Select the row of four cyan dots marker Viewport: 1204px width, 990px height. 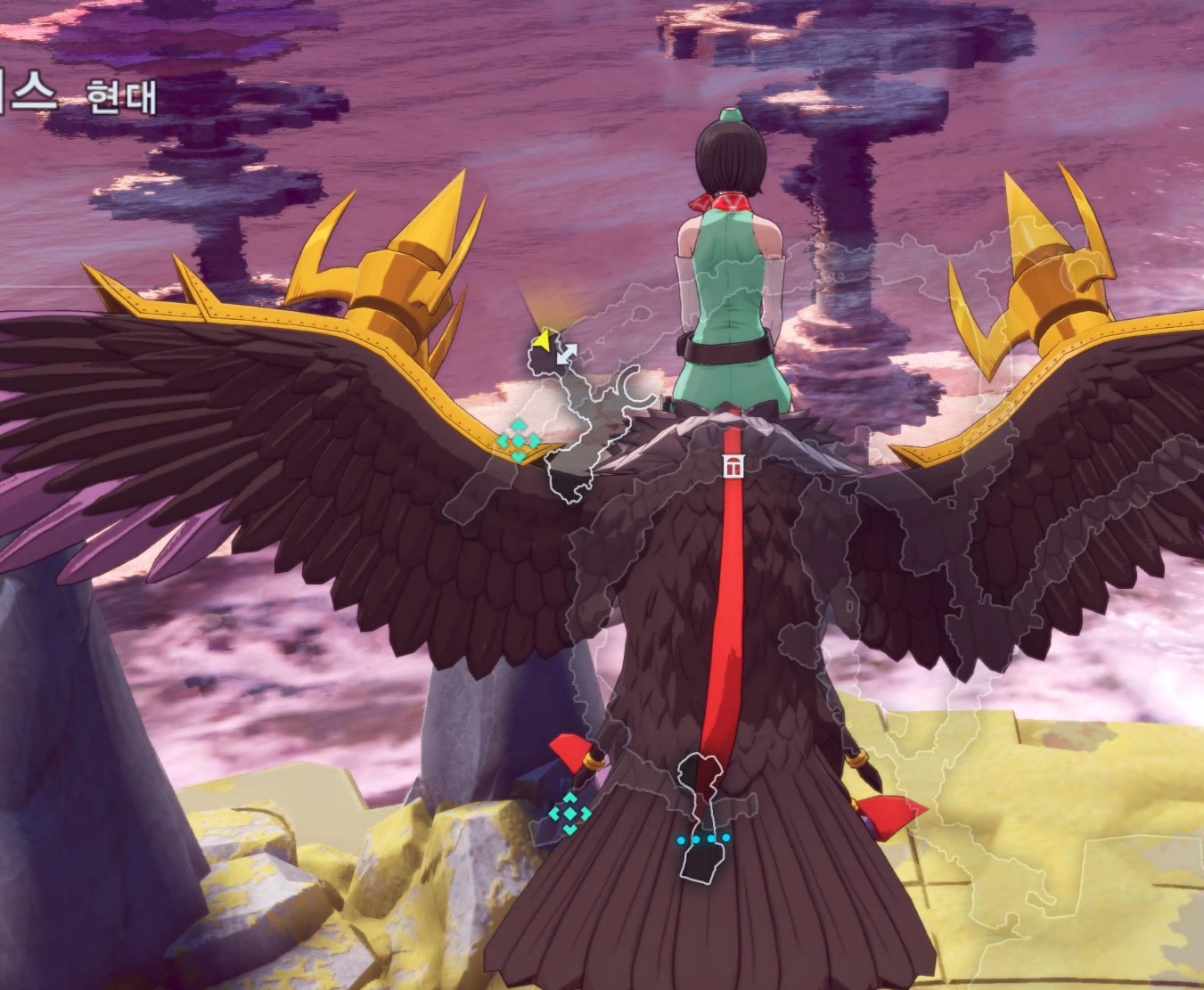(x=703, y=839)
